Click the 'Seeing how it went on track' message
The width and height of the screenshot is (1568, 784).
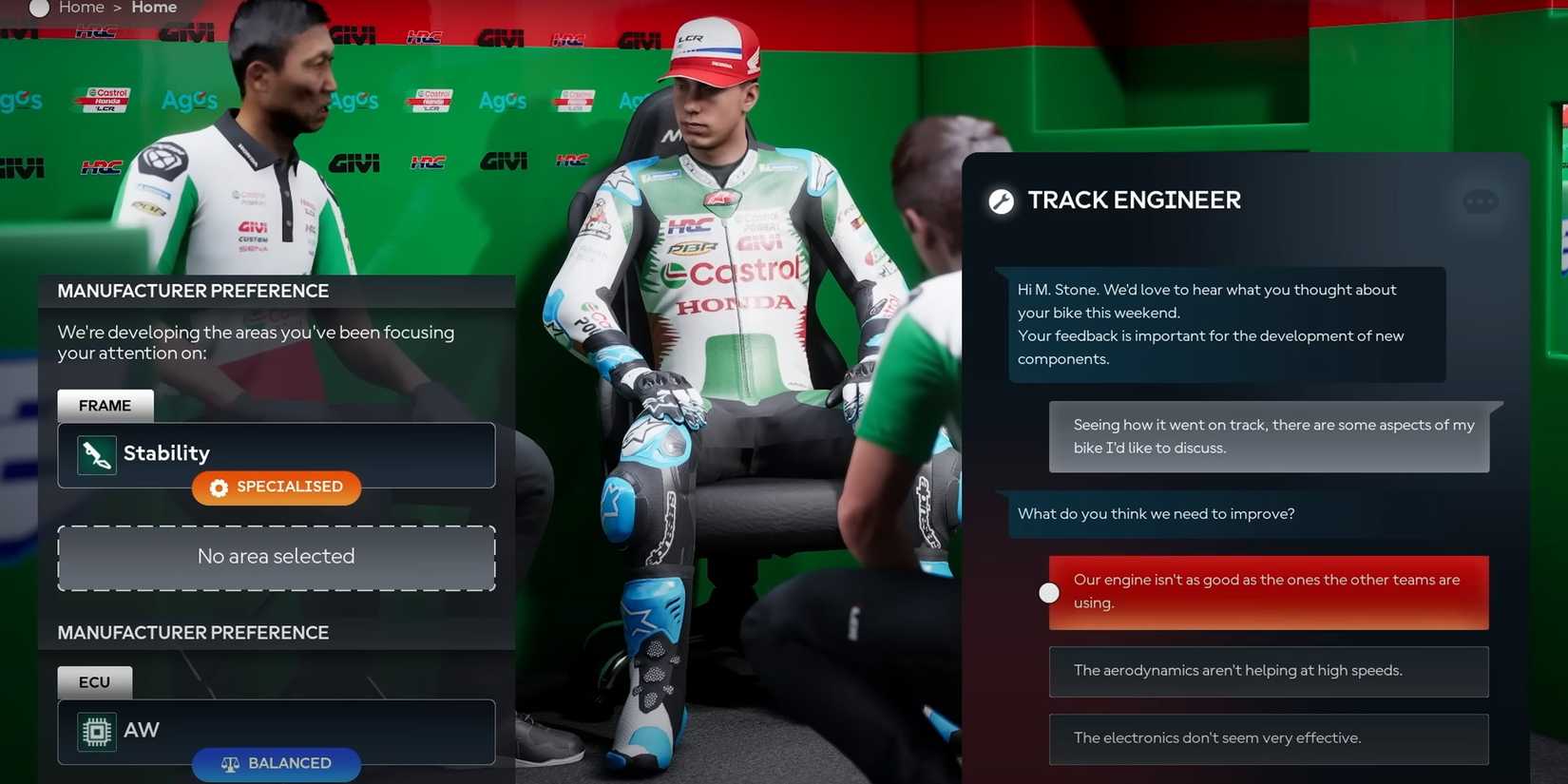coord(1273,435)
